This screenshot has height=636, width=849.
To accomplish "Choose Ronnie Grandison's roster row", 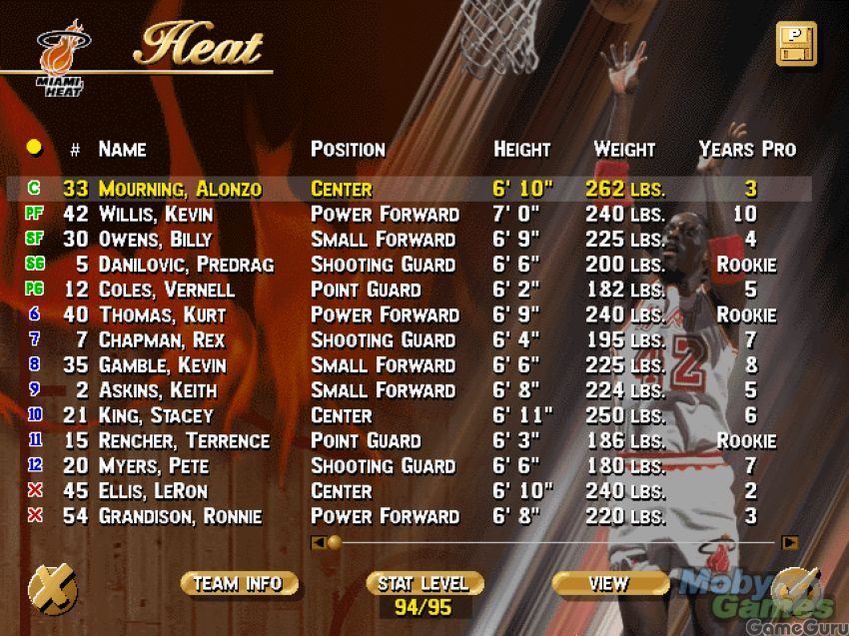I will click(x=180, y=517).
